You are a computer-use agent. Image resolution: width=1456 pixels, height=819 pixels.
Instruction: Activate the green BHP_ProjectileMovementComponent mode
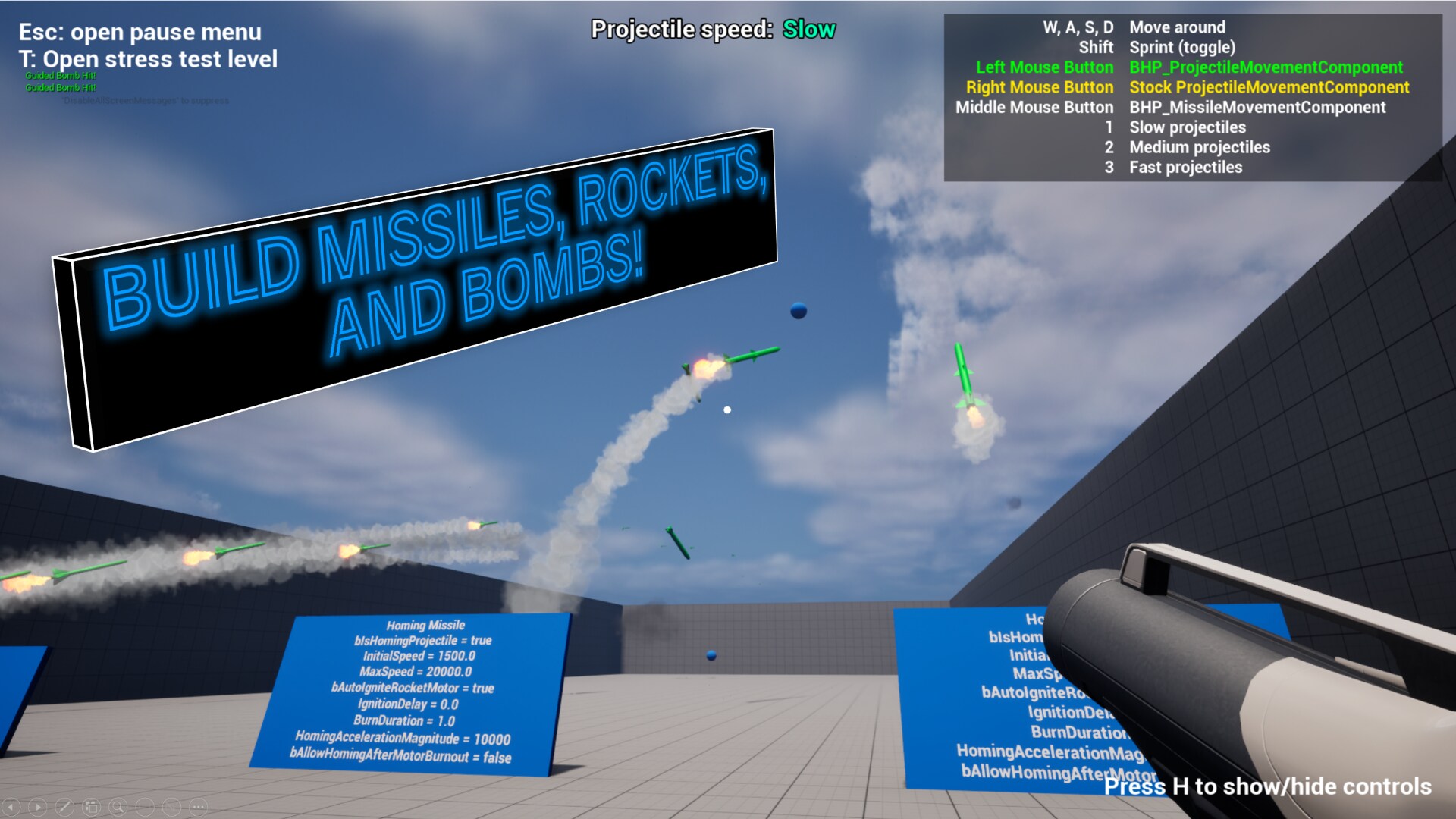click(x=1265, y=67)
